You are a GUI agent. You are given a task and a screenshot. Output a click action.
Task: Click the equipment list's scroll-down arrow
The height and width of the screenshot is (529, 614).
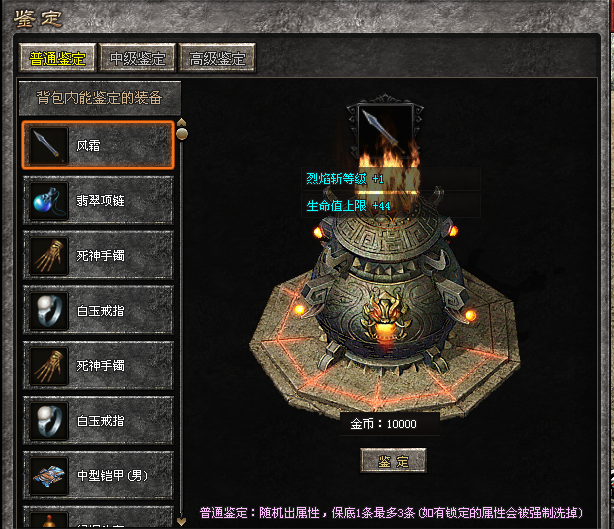181,520
